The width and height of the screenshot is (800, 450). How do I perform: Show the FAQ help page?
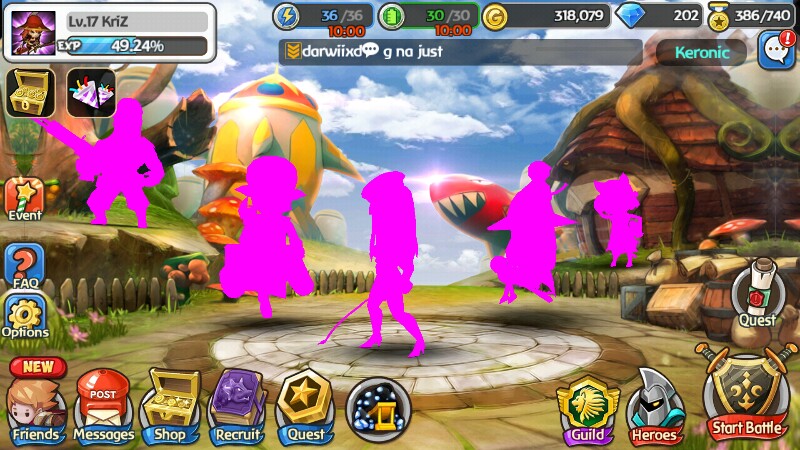(x=24, y=265)
